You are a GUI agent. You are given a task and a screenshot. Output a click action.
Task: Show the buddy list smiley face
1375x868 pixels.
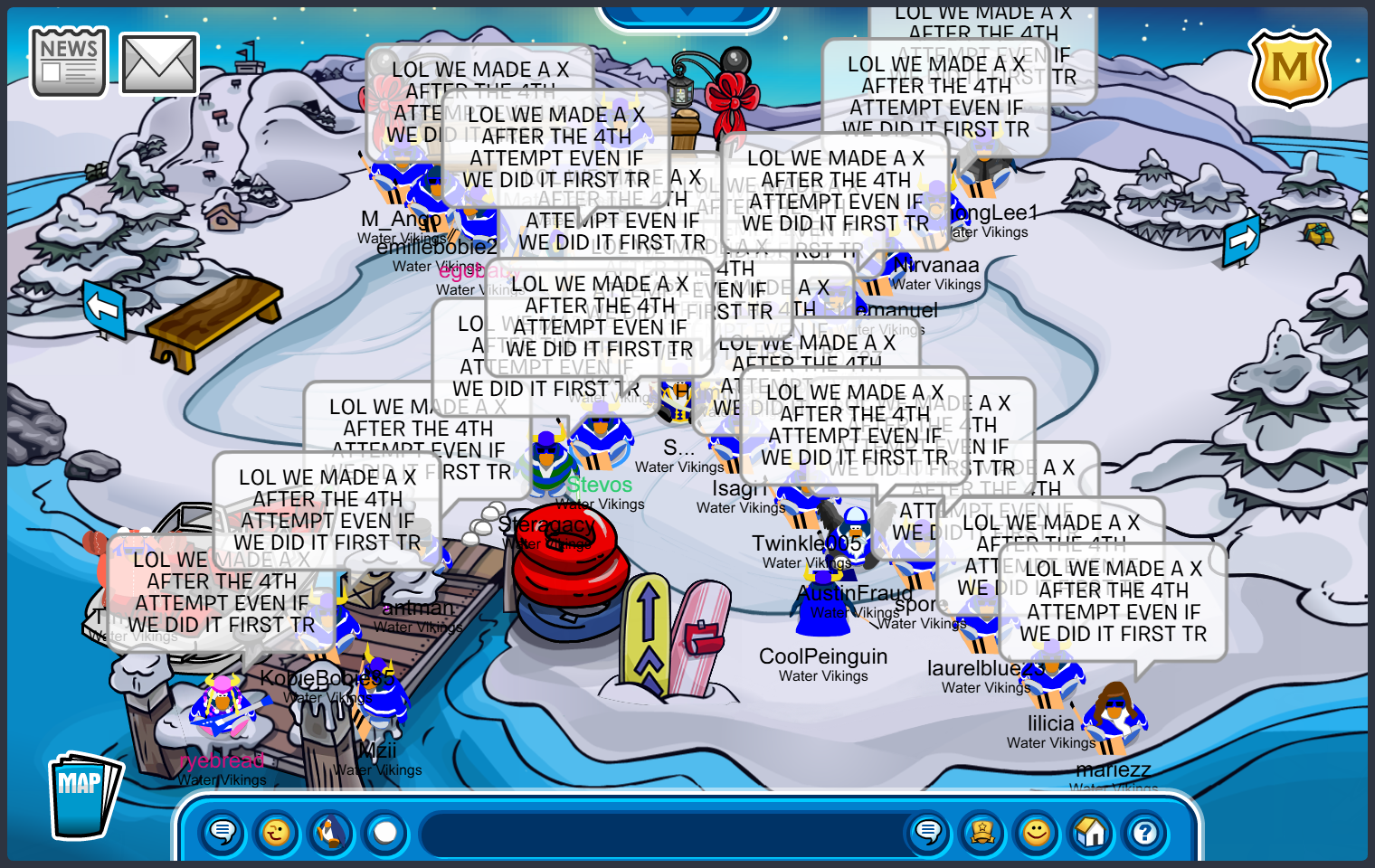(1037, 832)
